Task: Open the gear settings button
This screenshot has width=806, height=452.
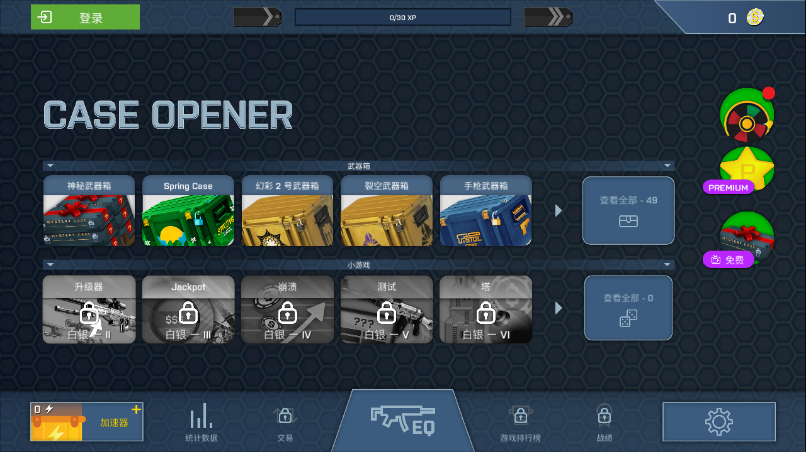Action: [x=718, y=422]
